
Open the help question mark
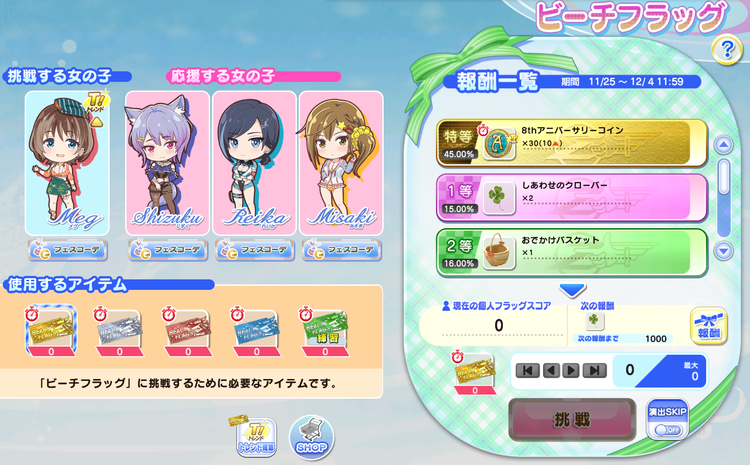click(x=725, y=52)
